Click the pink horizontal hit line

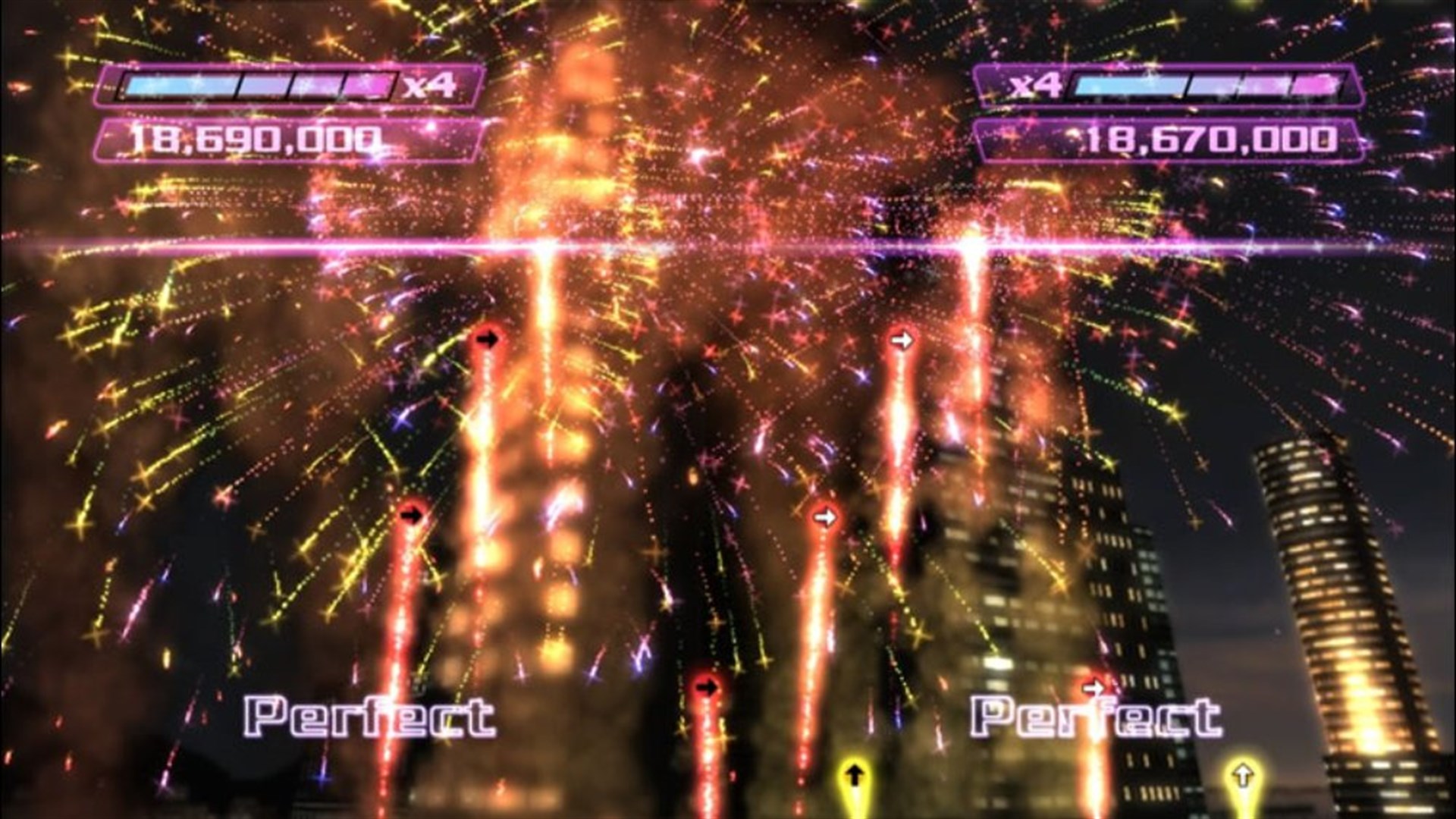click(x=728, y=246)
